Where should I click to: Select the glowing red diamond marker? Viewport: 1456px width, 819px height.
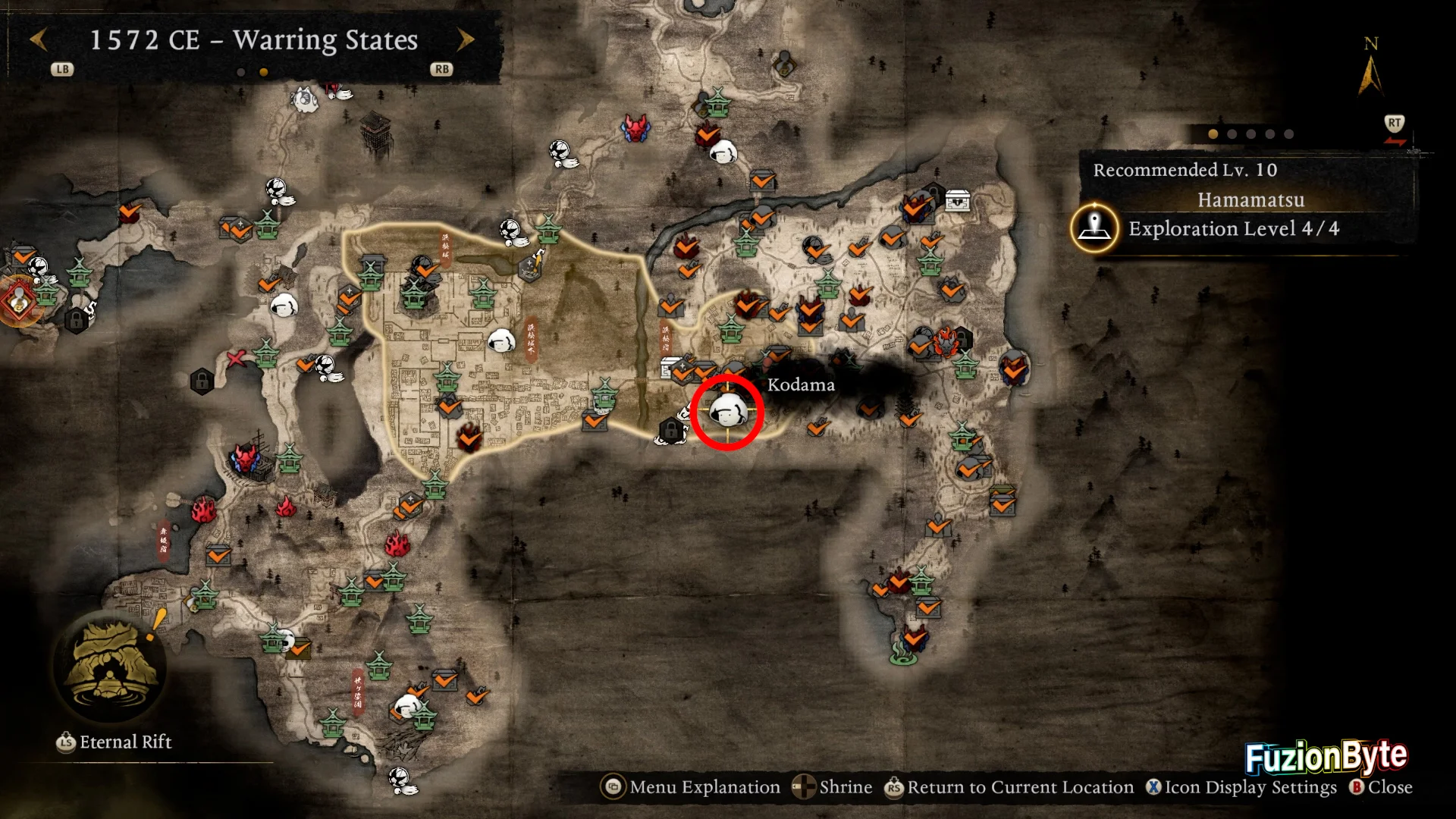click(19, 301)
